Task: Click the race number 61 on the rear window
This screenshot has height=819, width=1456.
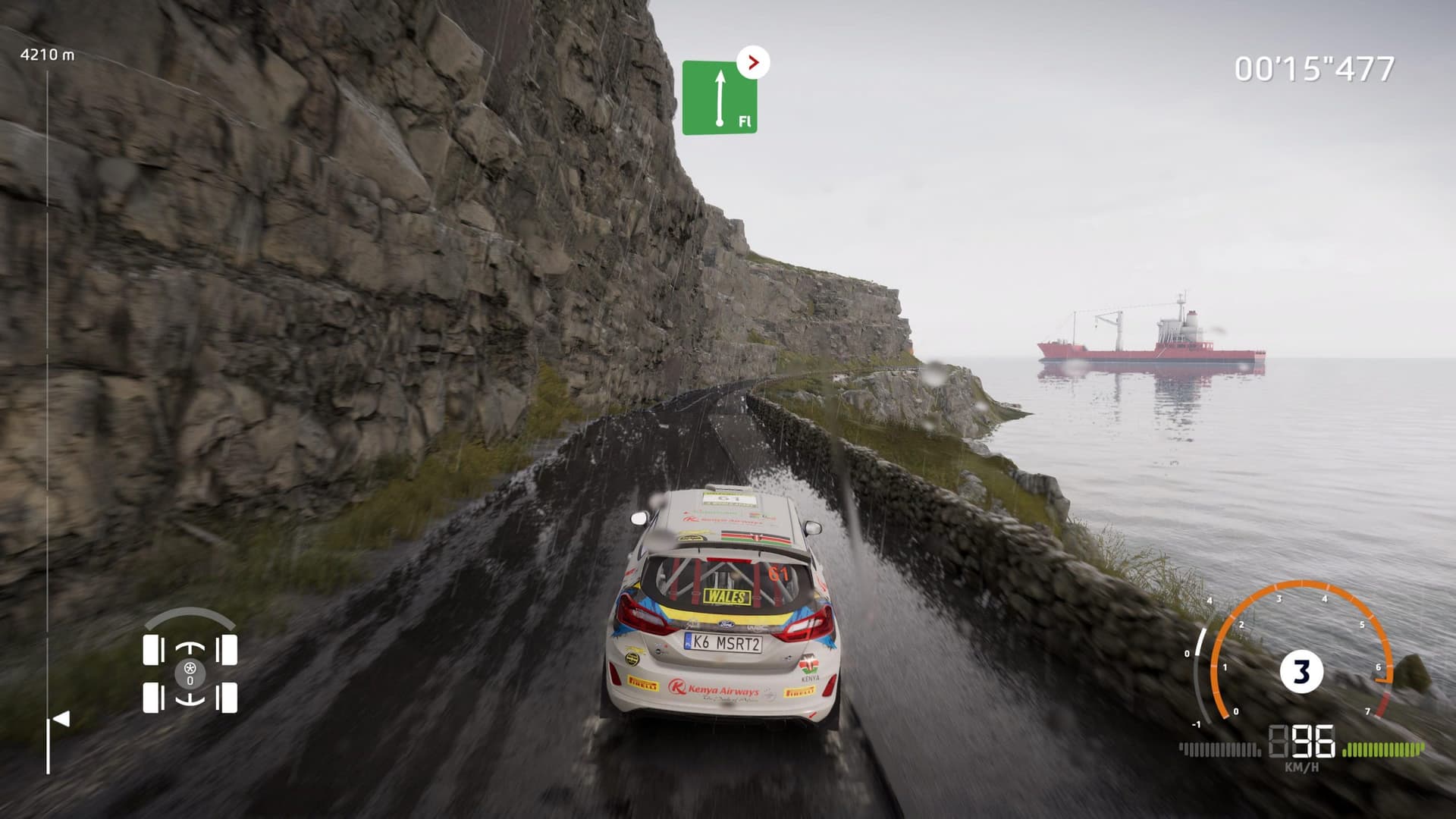Action: click(x=778, y=574)
